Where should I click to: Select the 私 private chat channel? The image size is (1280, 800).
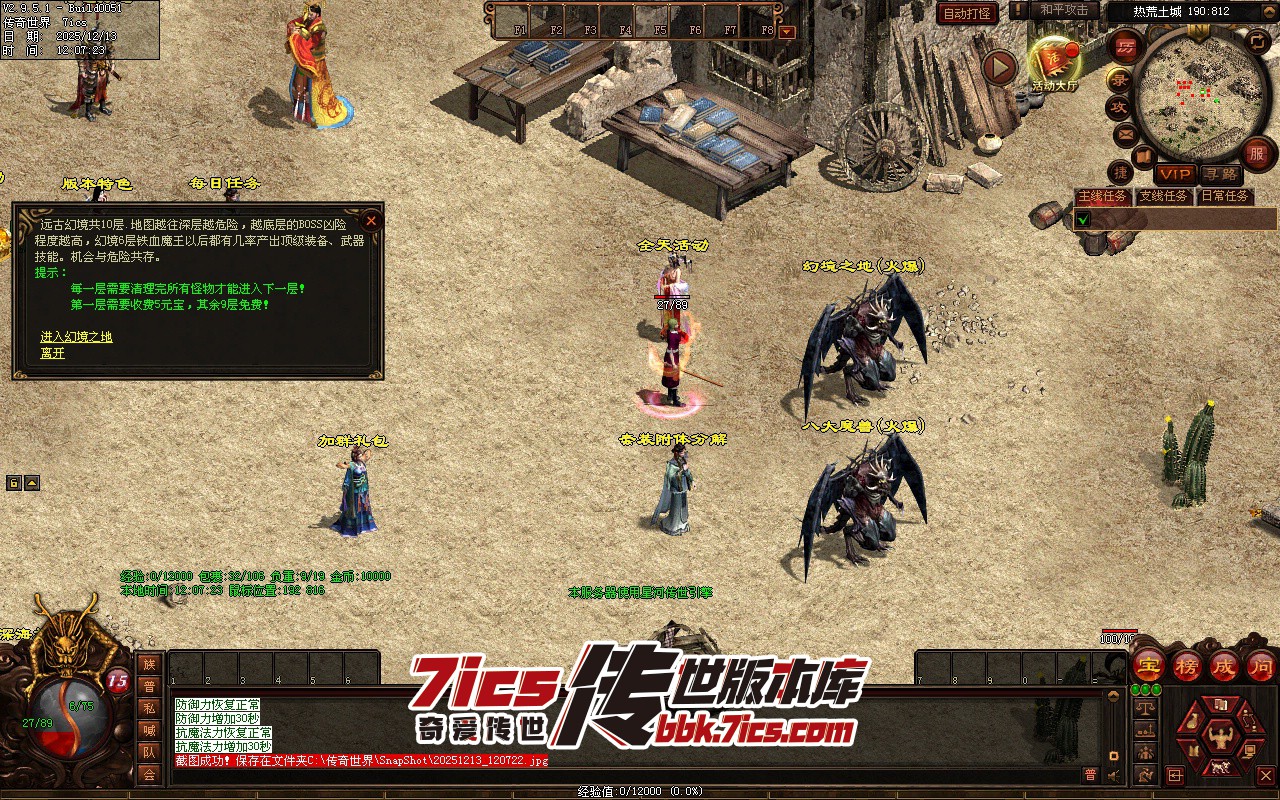(149, 708)
